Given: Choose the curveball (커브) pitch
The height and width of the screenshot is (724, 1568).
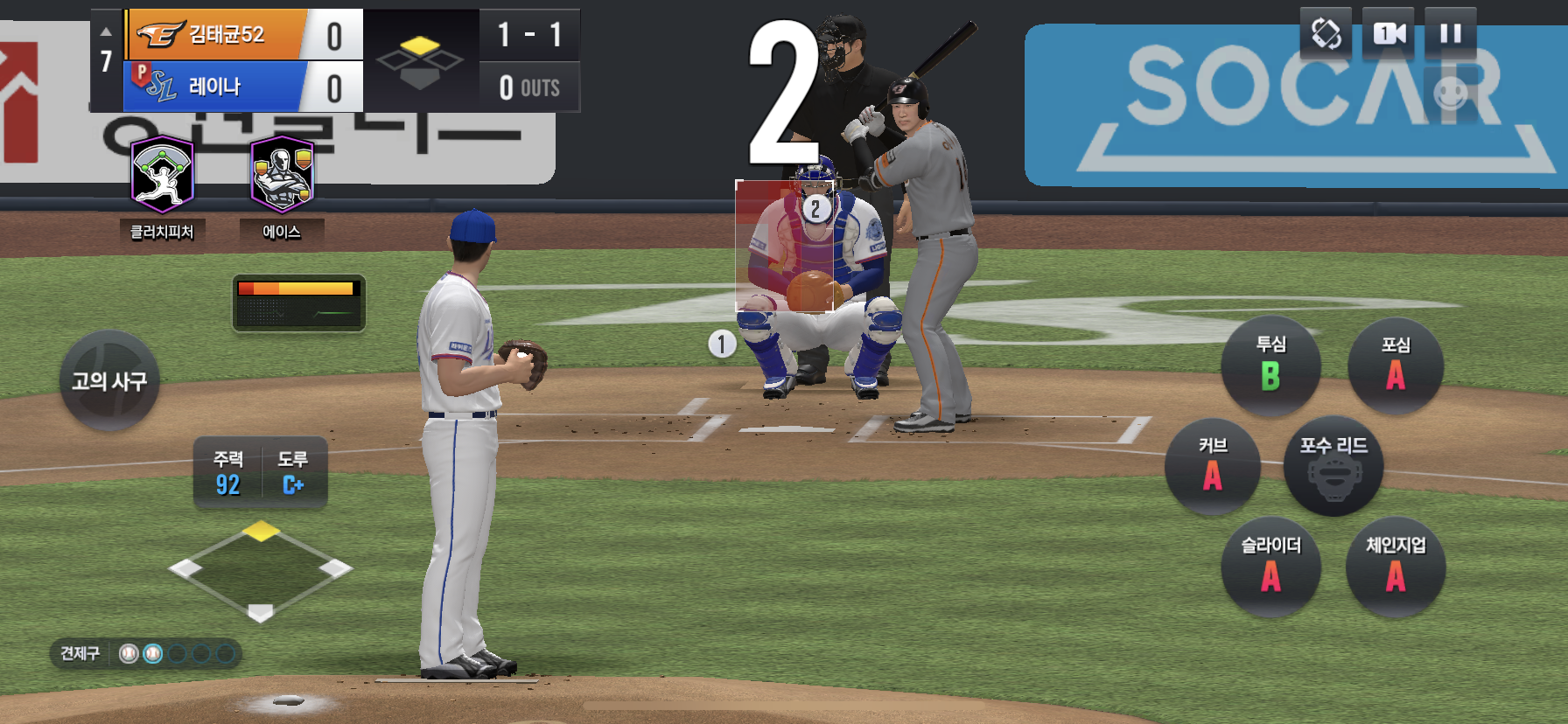Looking at the screenshot, I should [x=1213, y=467].
